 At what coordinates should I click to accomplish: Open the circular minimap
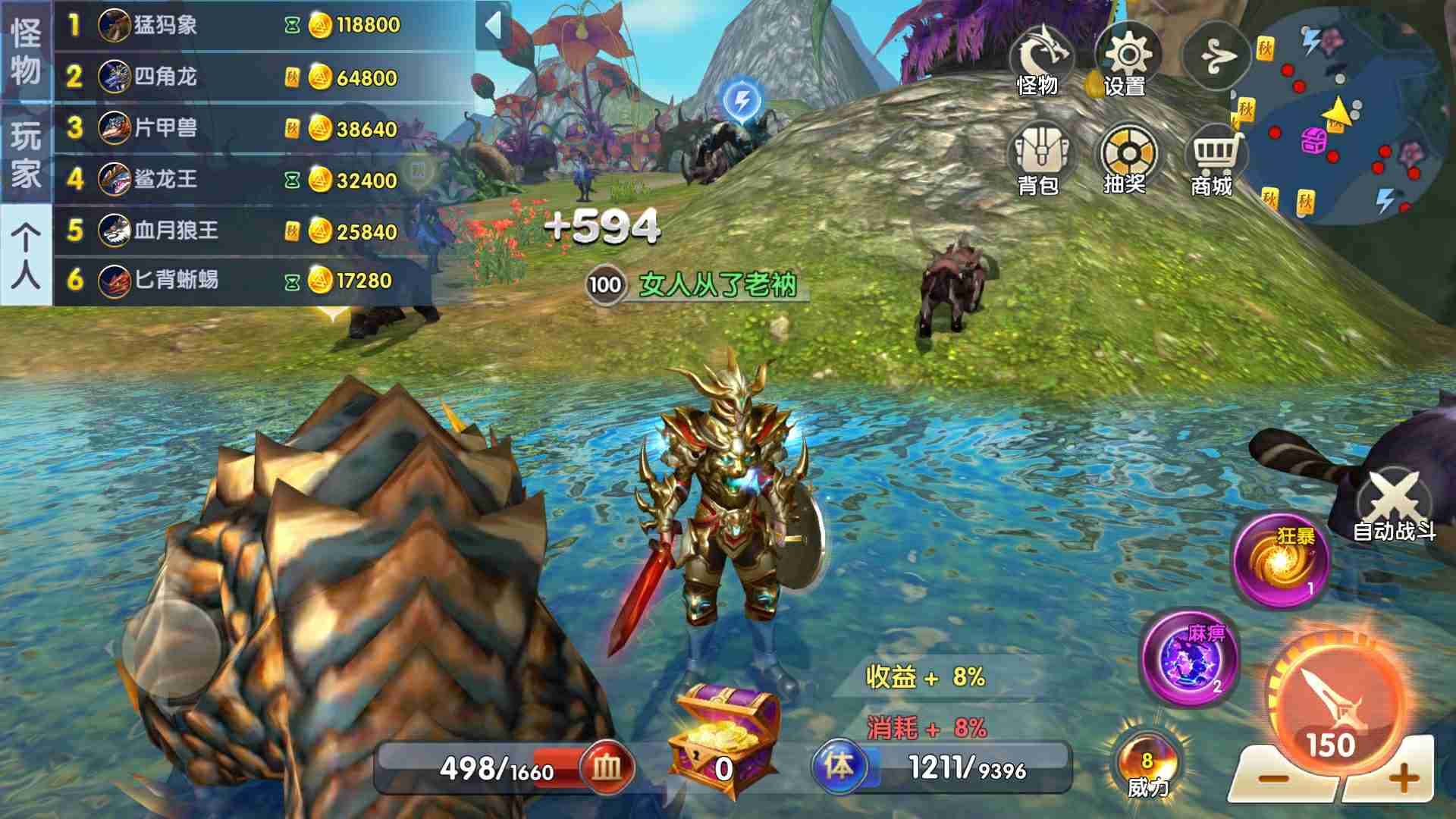tap(1342, 115)
